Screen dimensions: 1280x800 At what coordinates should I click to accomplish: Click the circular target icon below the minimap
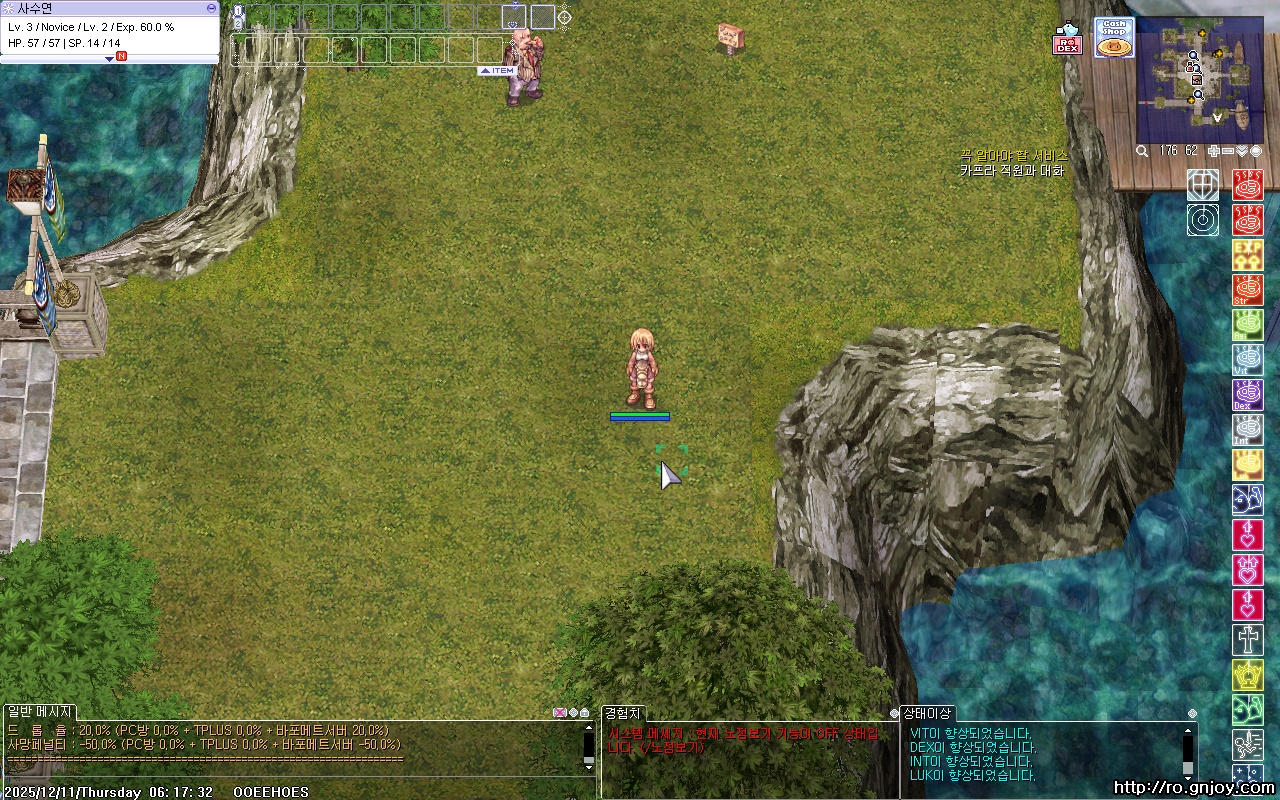coord(1203,220)
